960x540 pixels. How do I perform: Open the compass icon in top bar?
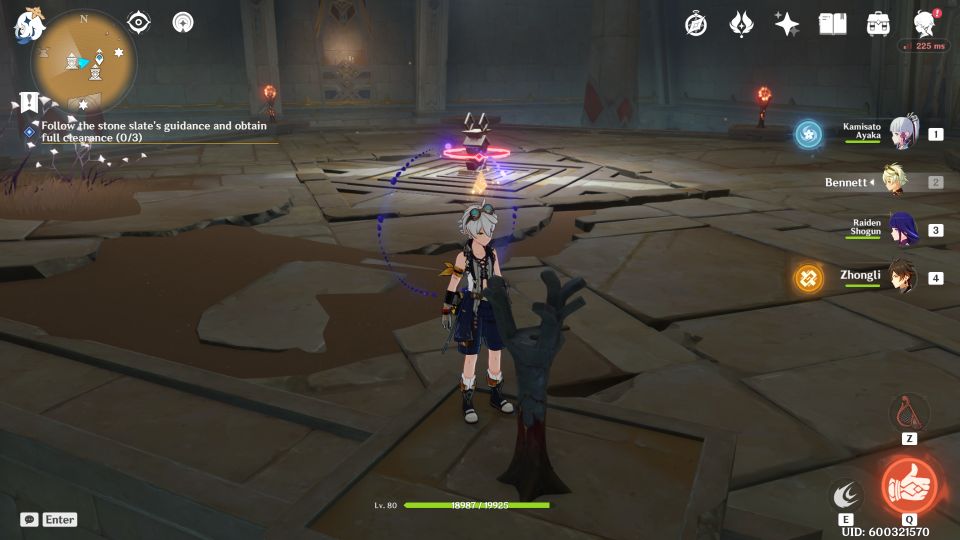pos(696,24)
